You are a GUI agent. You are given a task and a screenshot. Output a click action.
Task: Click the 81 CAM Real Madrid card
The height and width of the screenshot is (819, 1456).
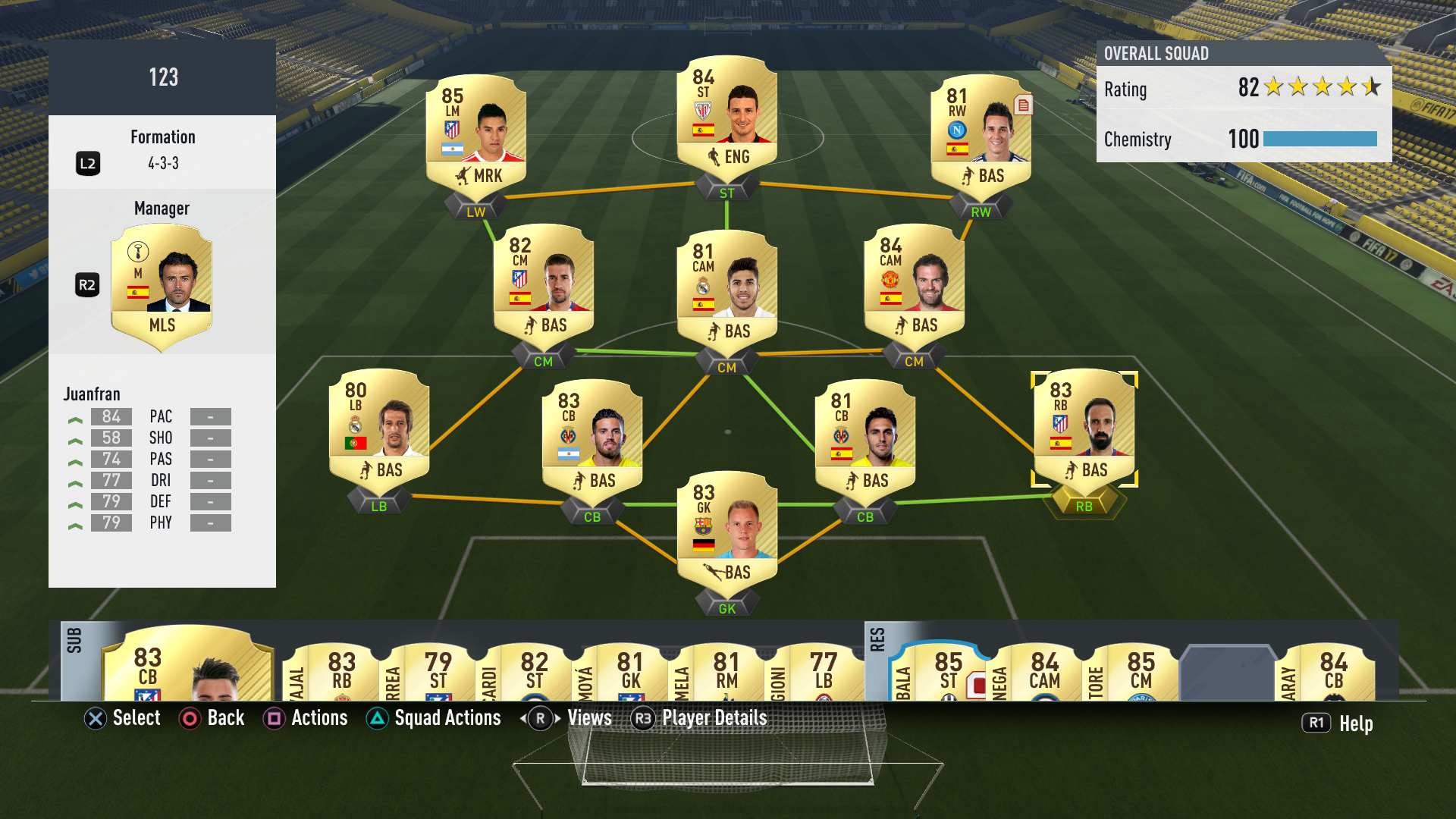[x=726, y=288]
